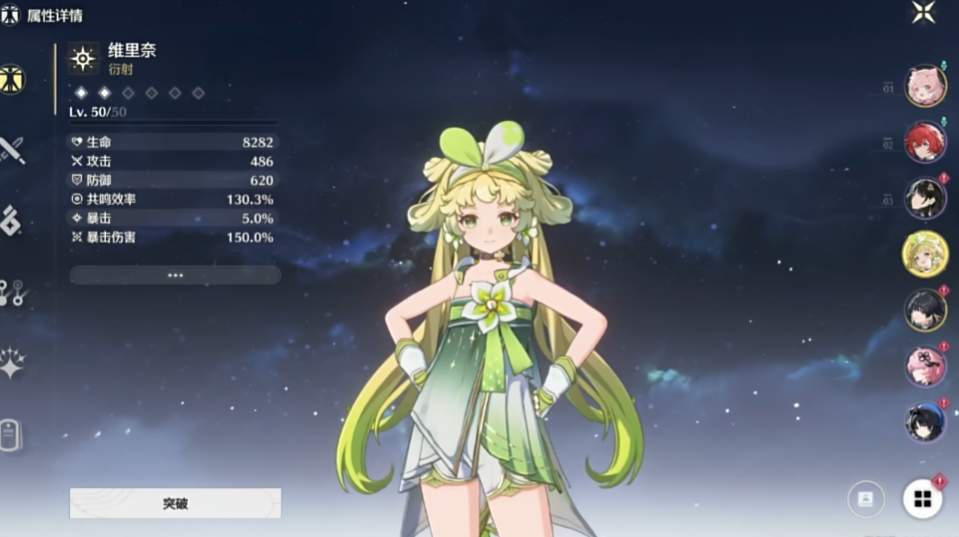The width and height of the screenshot is (959, 537).
Task: Choose the red-haired character in slot 02
Action: pyautogui.click(x=925, y=142)
